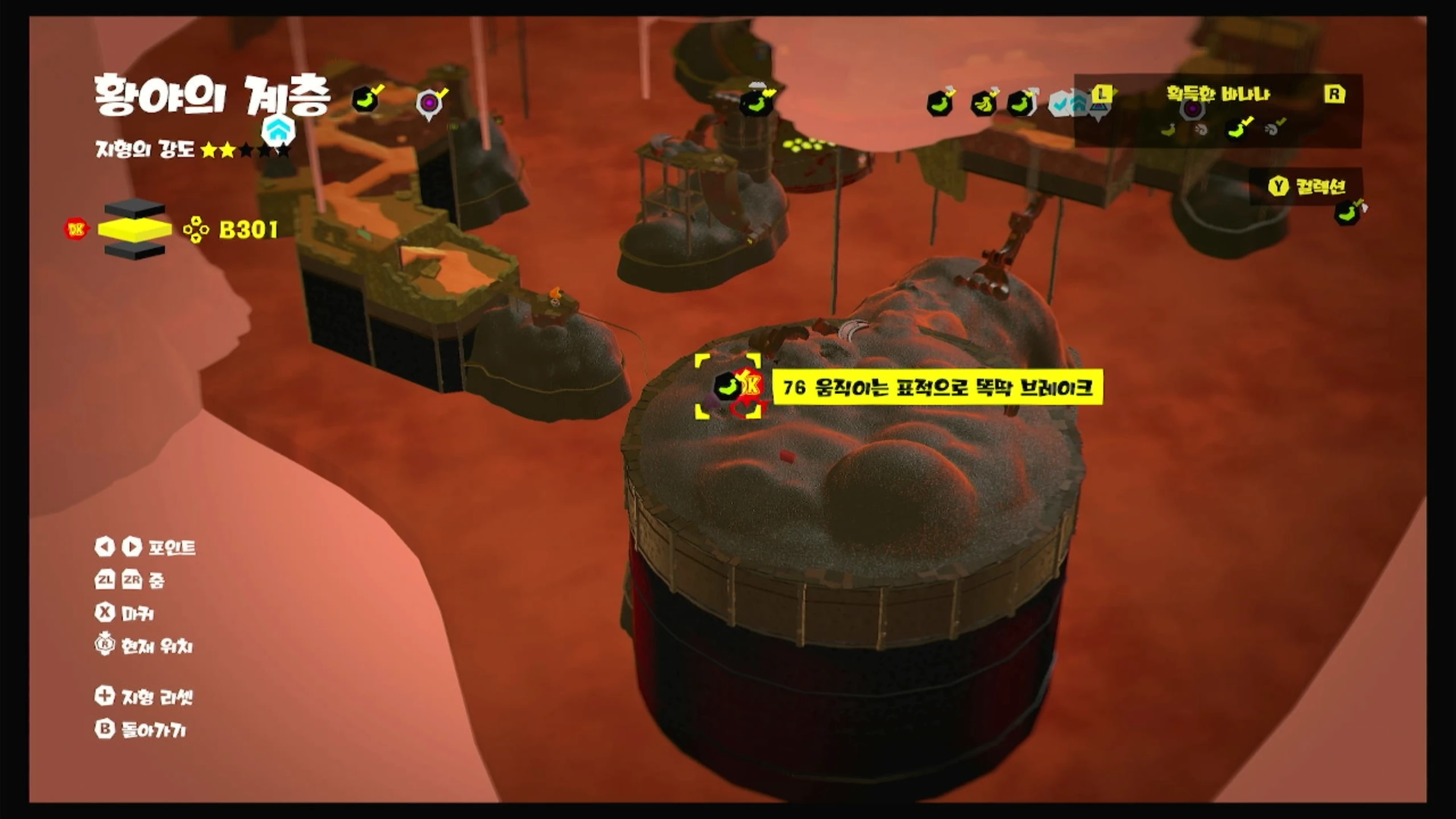Screen dimensions: 1456x819
Task: Choose the yellow B301 layer in the stack
Action: pyautogui.click(x=135, y=229)
